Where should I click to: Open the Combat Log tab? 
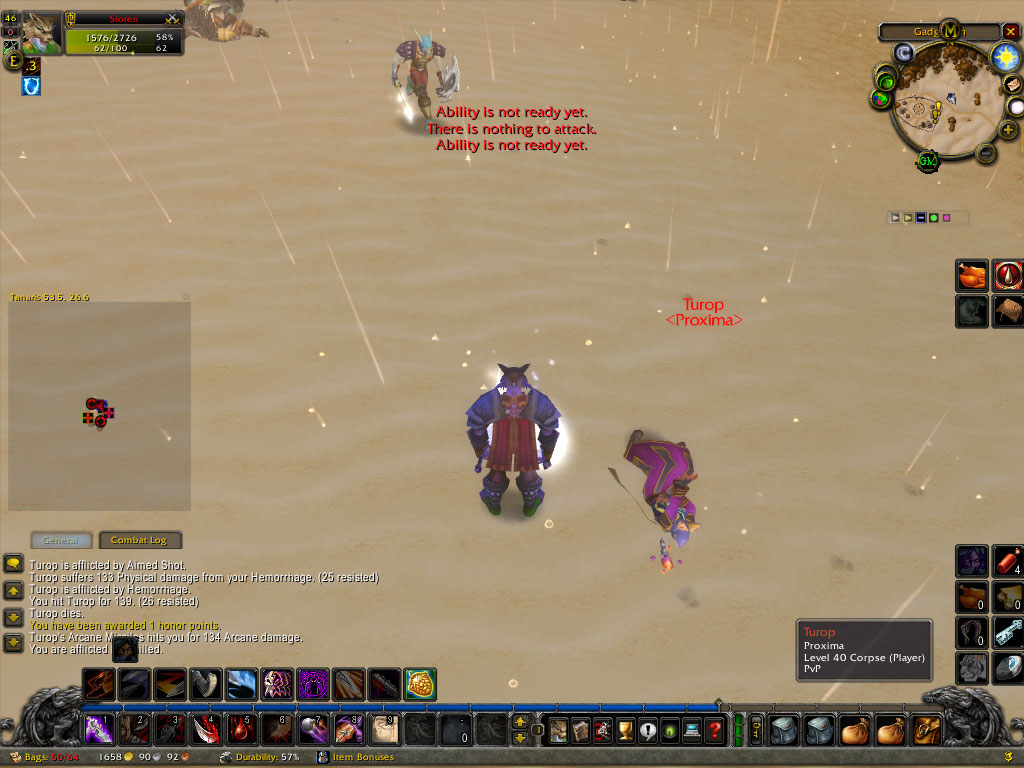click(x=139, y=540)
